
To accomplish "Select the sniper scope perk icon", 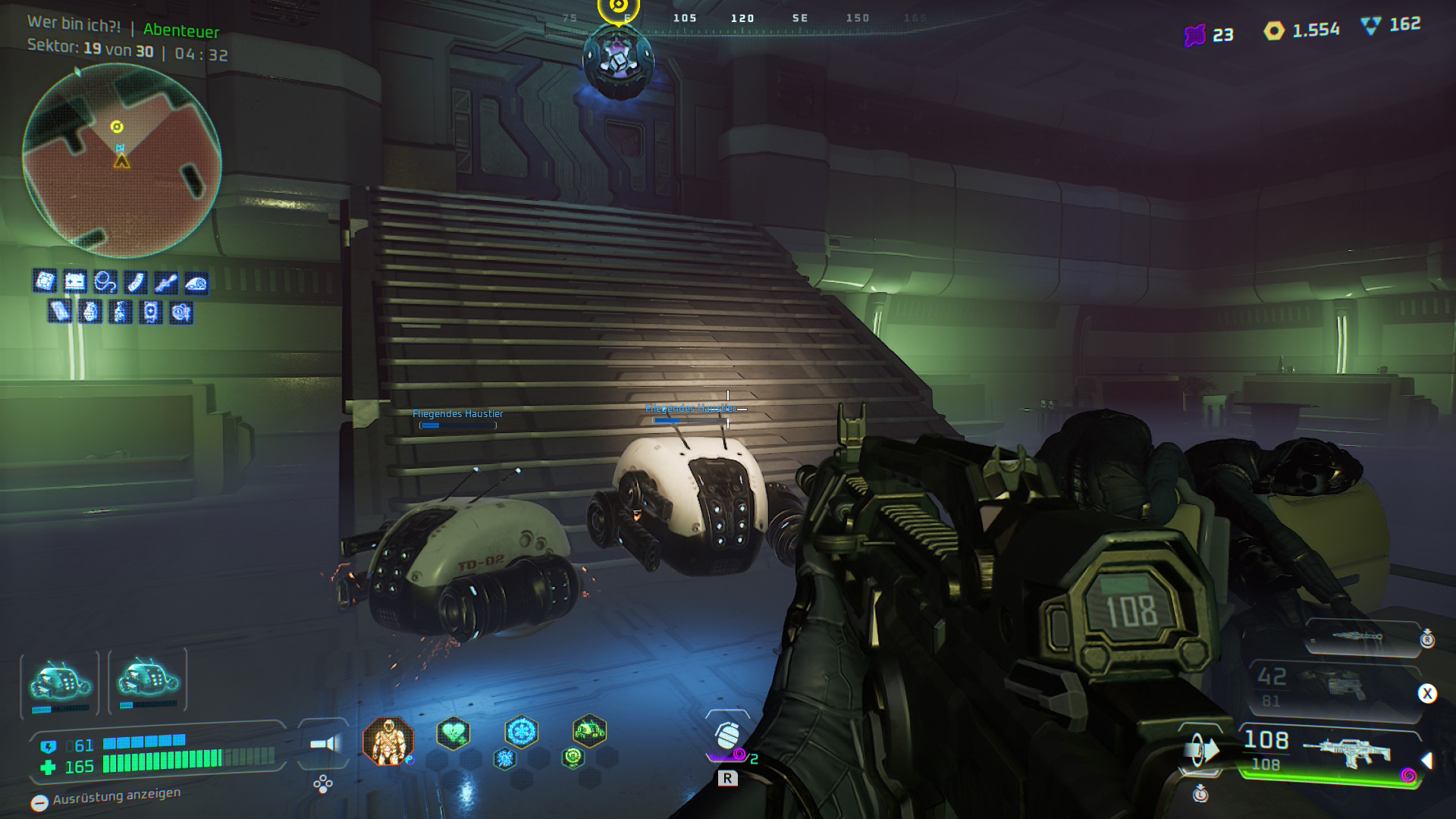I will click(166, 282).
